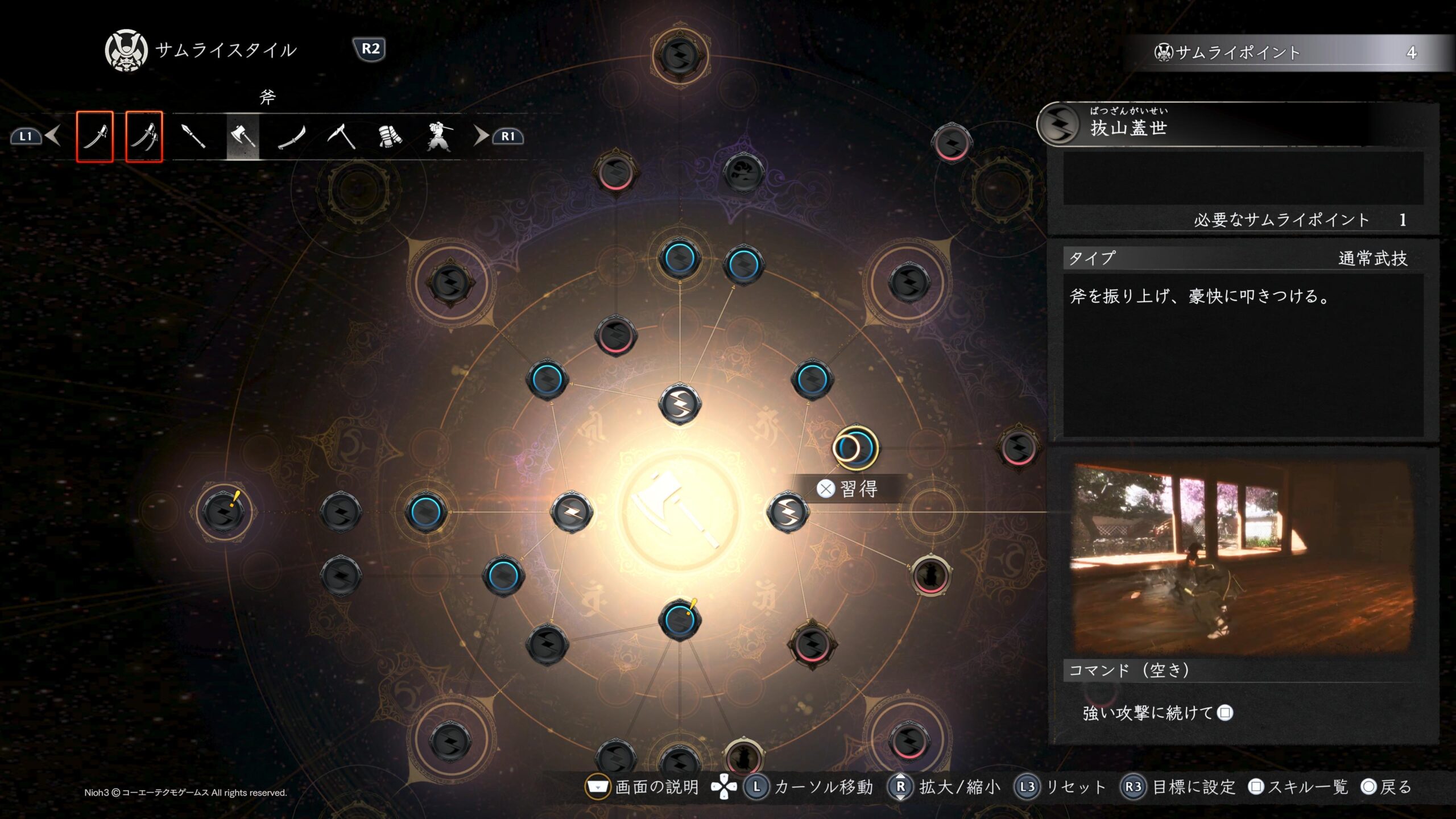This screenshot has width=1456, height=819.
Task: Click the left arrow beside weapon tabs
Action: [53, 136]
